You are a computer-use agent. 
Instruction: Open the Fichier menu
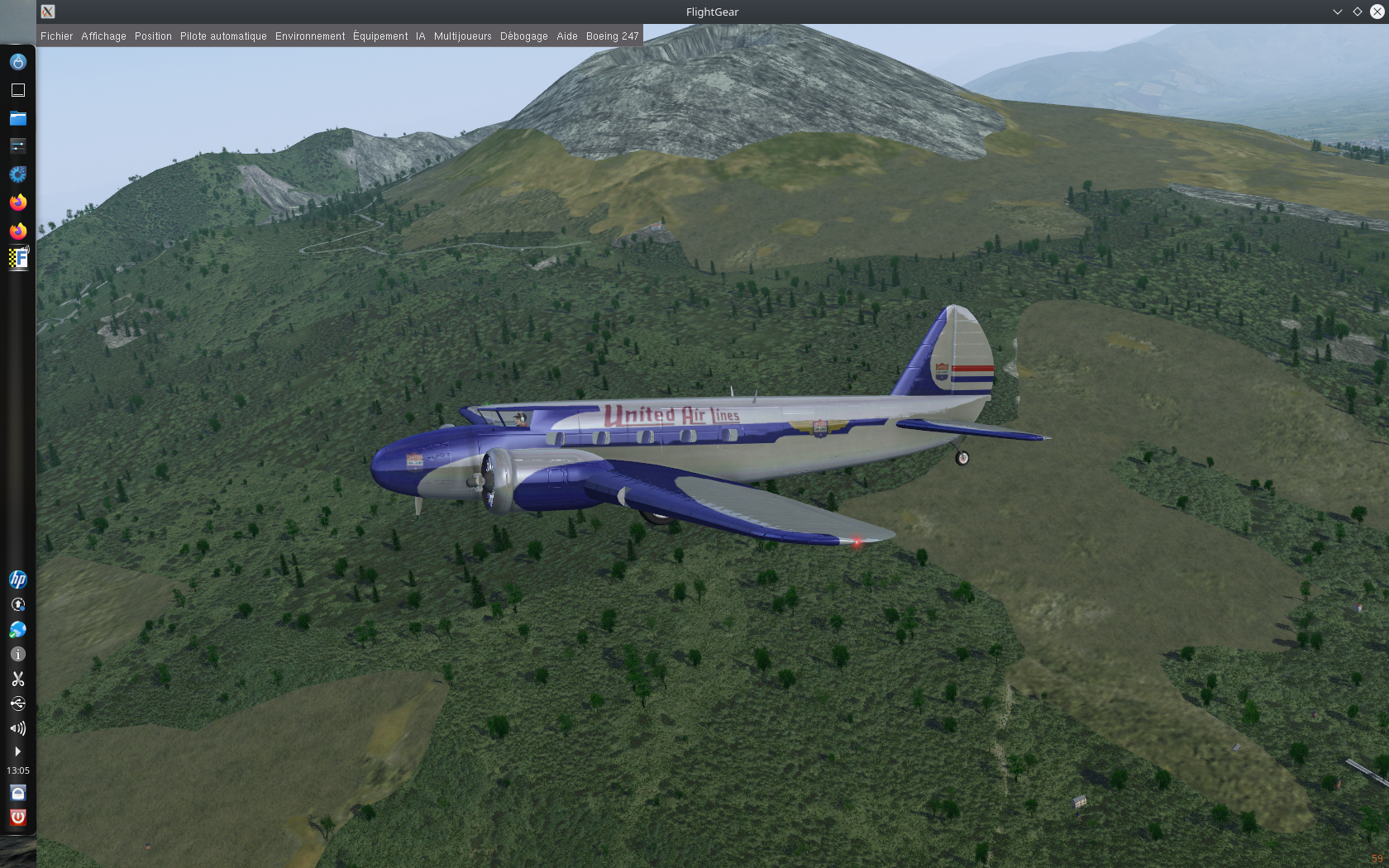click(x=56, y=36)
